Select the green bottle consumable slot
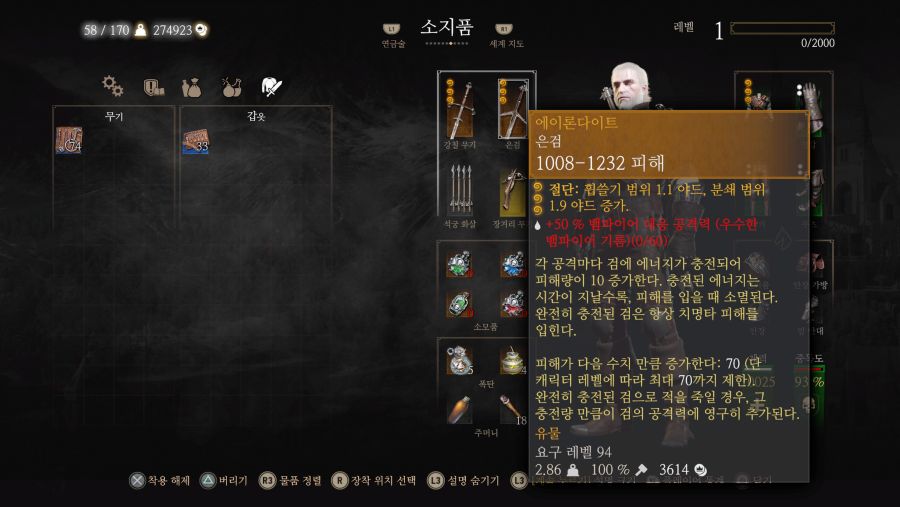The image size is (900, 507). click(x=460, y=304)
